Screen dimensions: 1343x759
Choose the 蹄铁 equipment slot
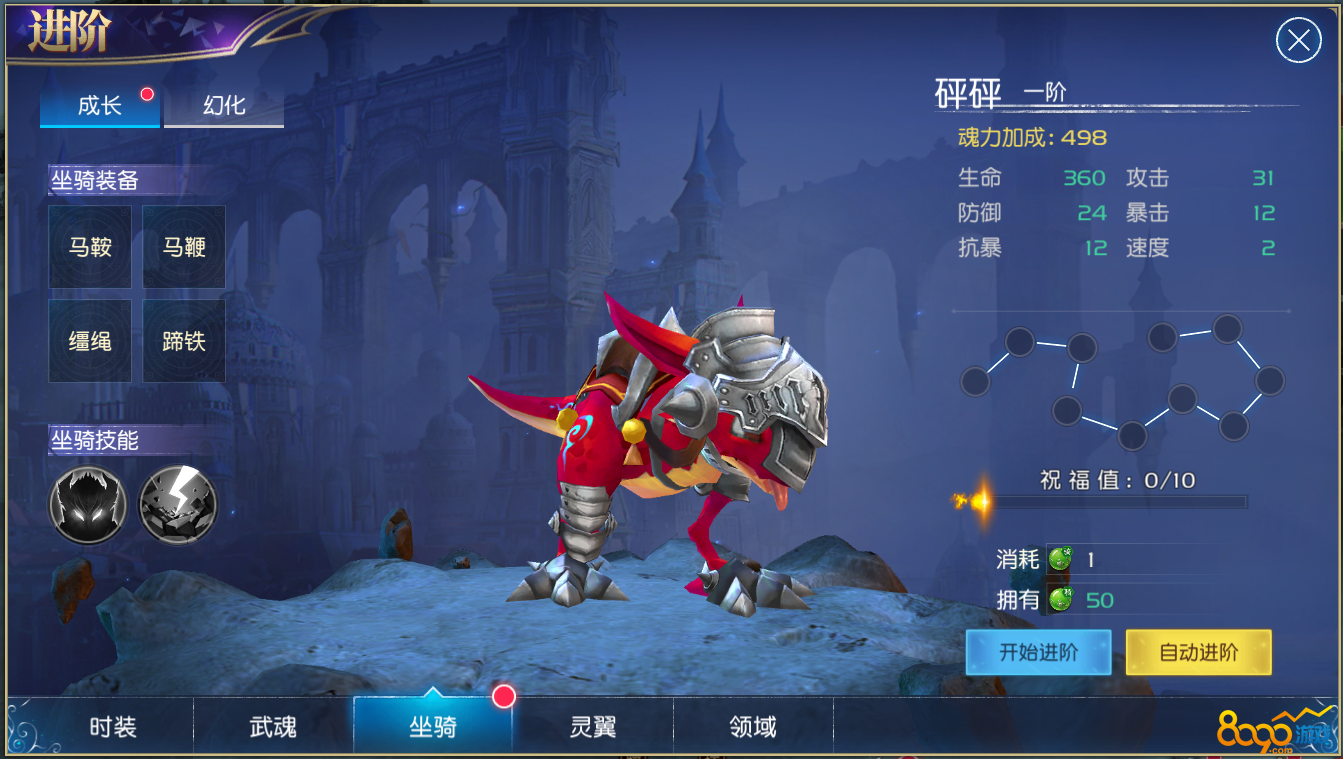coord(184,341)
